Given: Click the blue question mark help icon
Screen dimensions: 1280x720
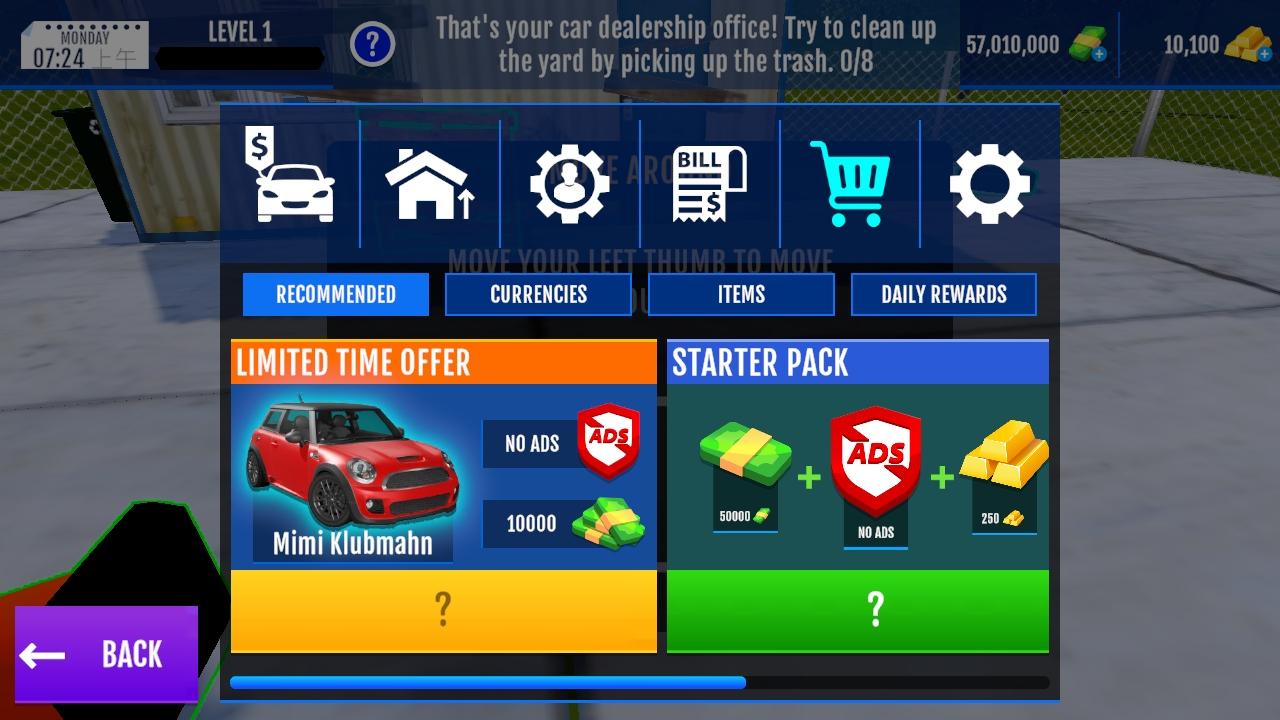Looking at the screenshot, I should (x=372, y=44).
